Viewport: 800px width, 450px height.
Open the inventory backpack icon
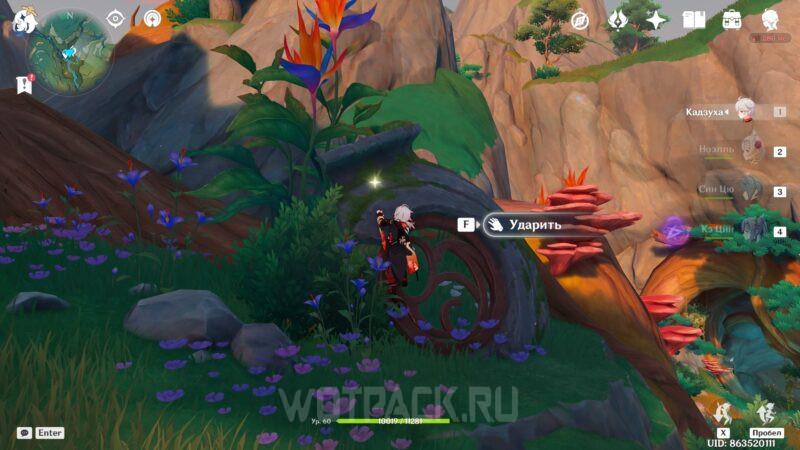(732, 20)
